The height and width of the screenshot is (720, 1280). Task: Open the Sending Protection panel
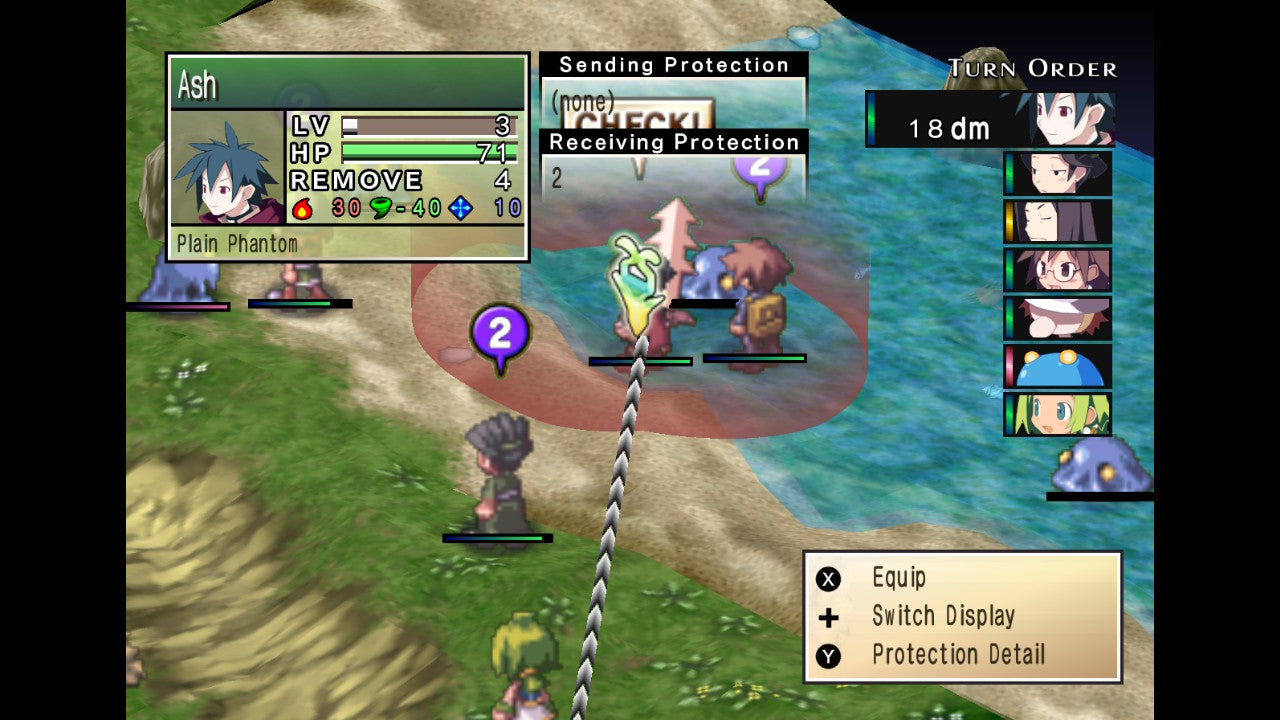[x=673, y=66]
